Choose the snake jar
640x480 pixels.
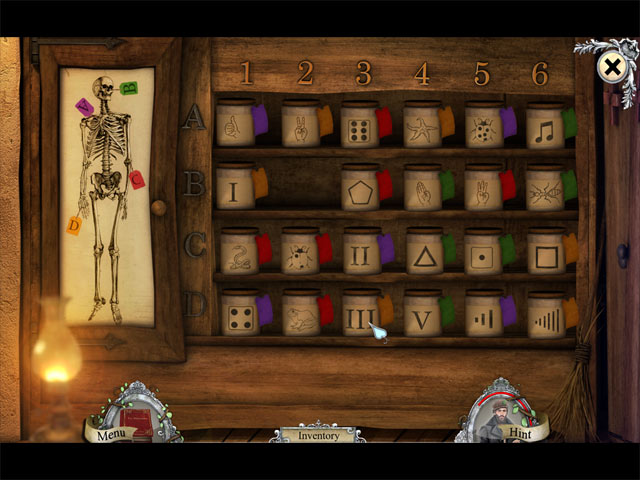pos(238,254)
